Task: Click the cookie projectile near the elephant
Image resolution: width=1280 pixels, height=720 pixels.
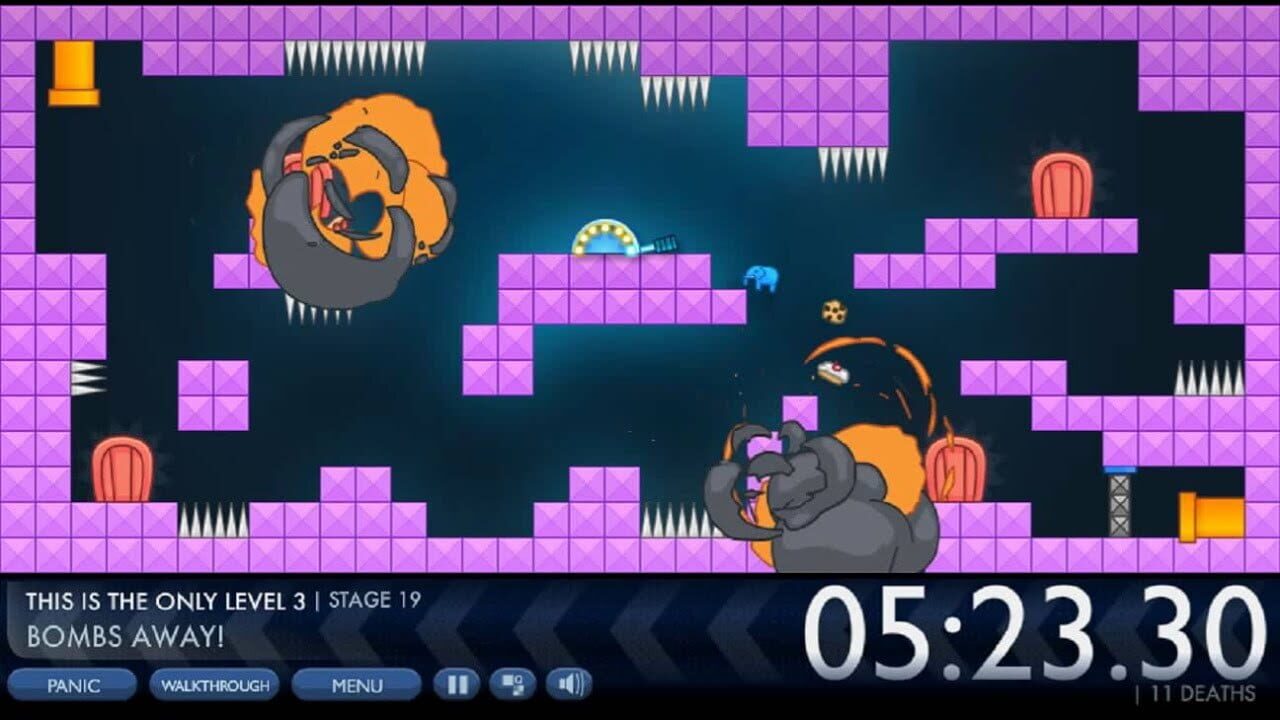Action: (833, 312)
